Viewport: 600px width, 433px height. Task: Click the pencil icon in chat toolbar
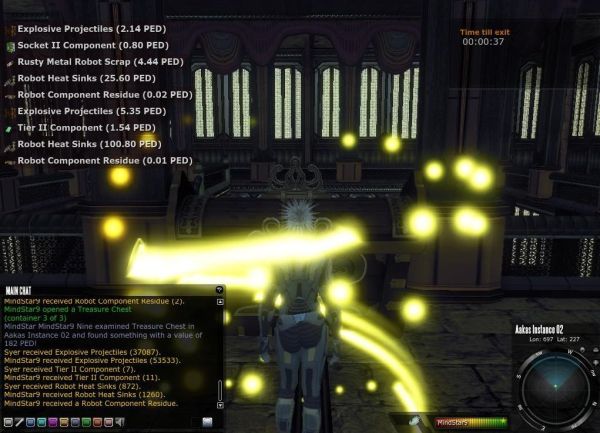click(x=19, y=422)
